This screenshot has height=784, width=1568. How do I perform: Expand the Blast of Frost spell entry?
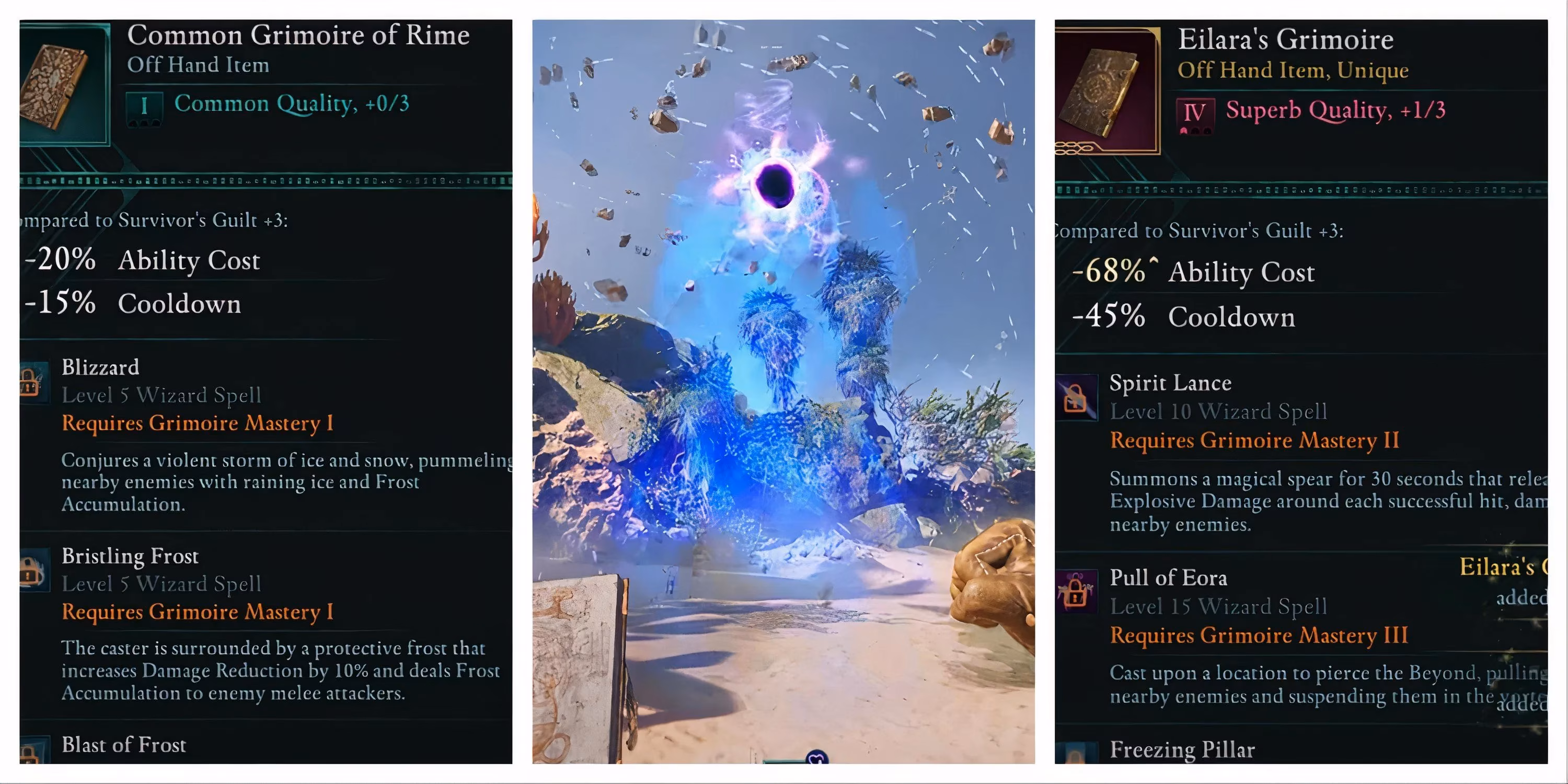pyautogui.click(x=124, y=744)
